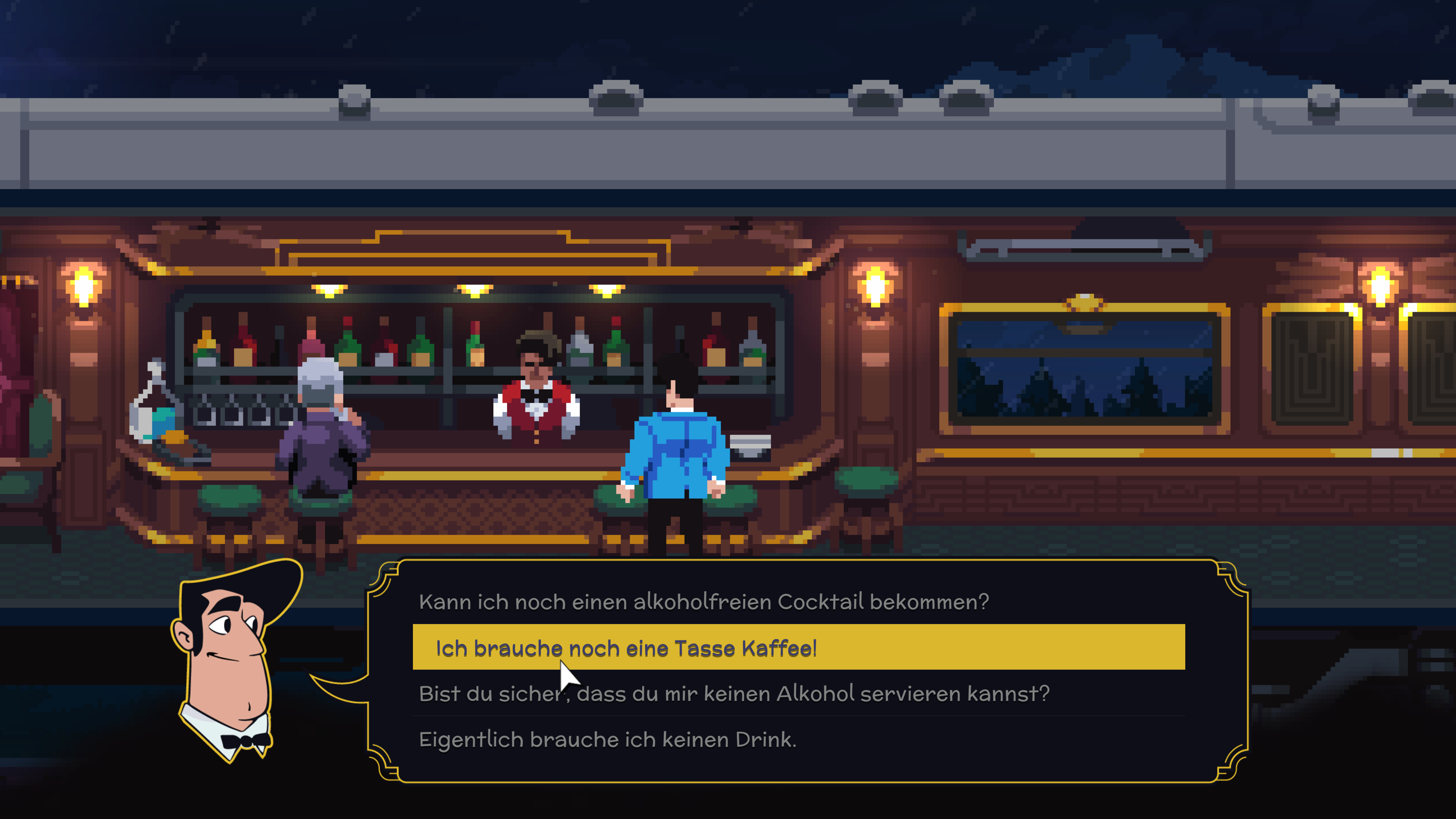Select the reply about serving Alkohol
1456x819 pixels.
734,693
